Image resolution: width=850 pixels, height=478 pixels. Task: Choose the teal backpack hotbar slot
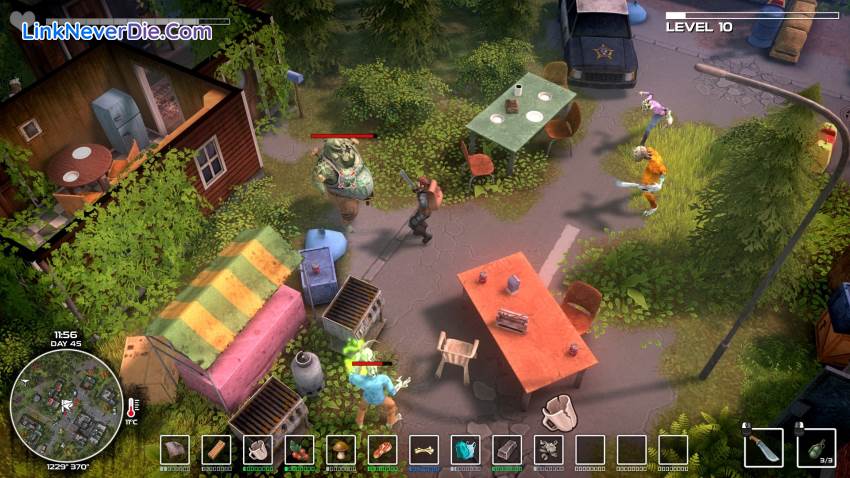(466, 450)
